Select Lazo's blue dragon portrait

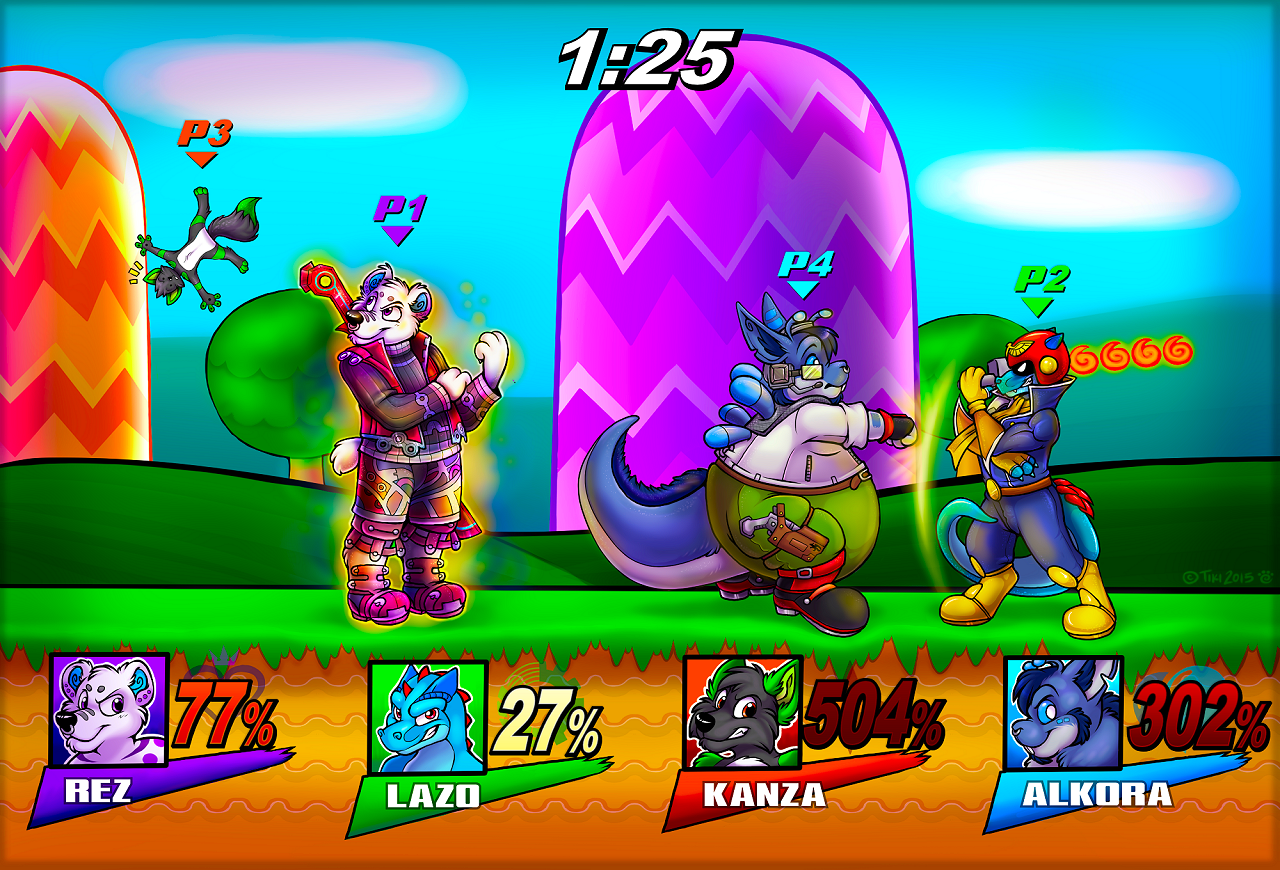(427, 717)
